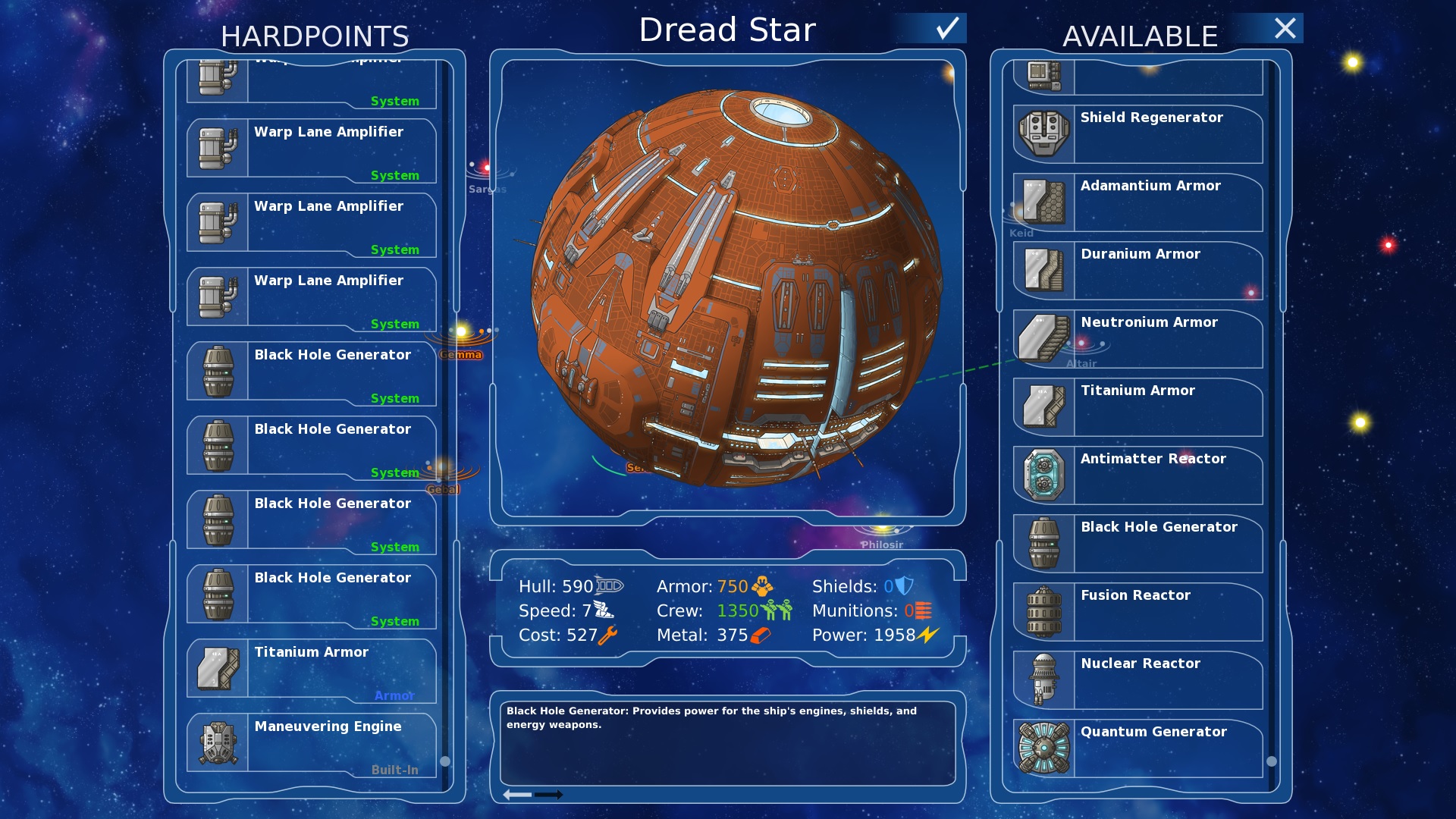Select the Nuclear Reactor module
1456x819 pixels.
(1137, 680)
